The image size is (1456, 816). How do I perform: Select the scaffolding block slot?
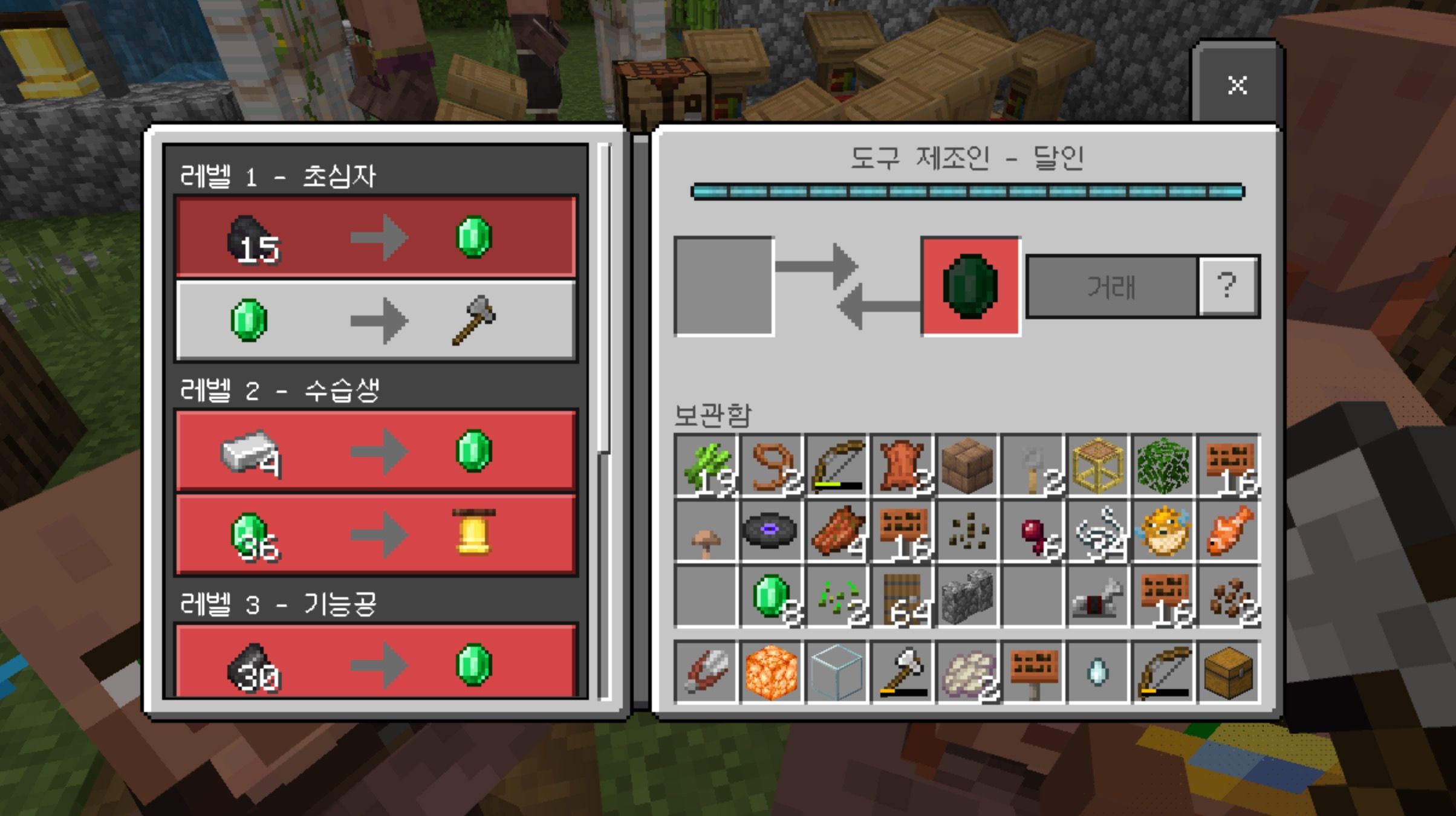[1099, 466]
